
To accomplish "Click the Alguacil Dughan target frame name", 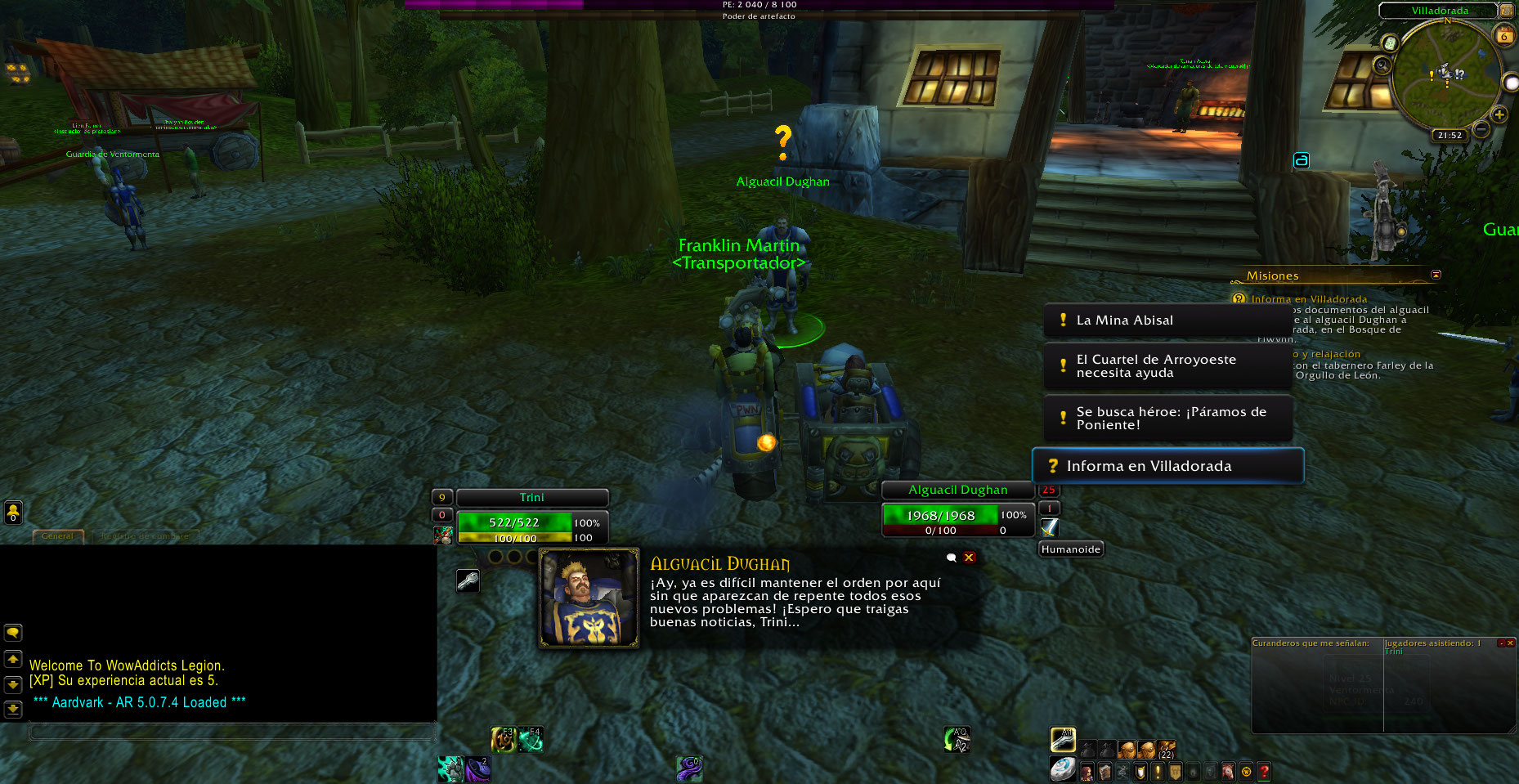I will [957, 490].
